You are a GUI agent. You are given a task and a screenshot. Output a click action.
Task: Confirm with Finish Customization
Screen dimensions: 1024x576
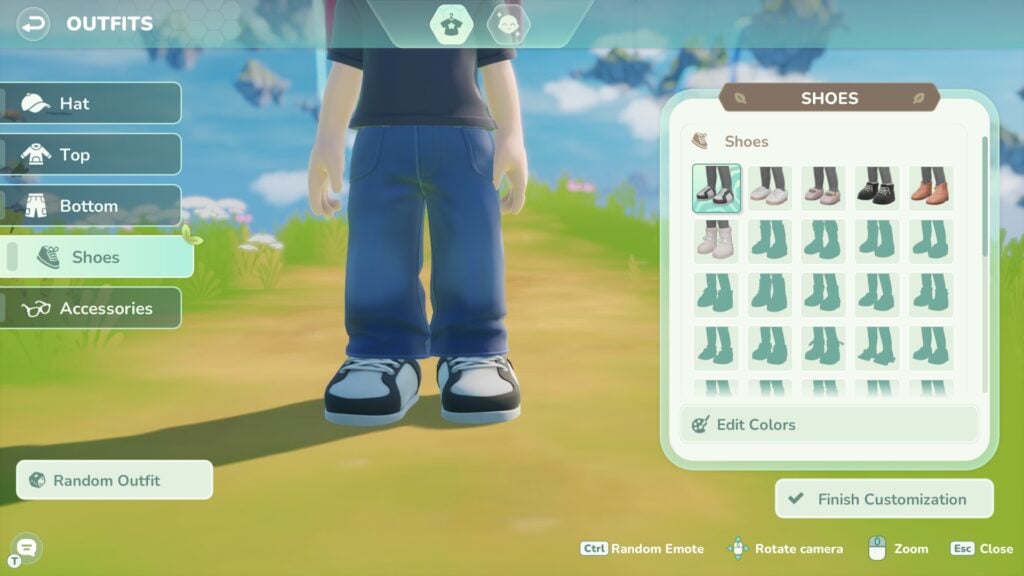click(884, 499)
